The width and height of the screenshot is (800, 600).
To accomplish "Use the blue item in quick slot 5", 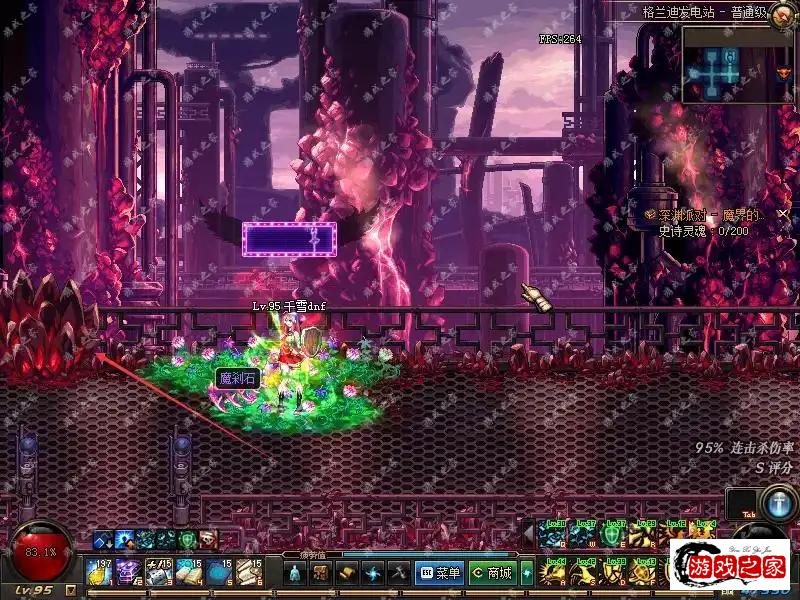I will coord(220,572).
